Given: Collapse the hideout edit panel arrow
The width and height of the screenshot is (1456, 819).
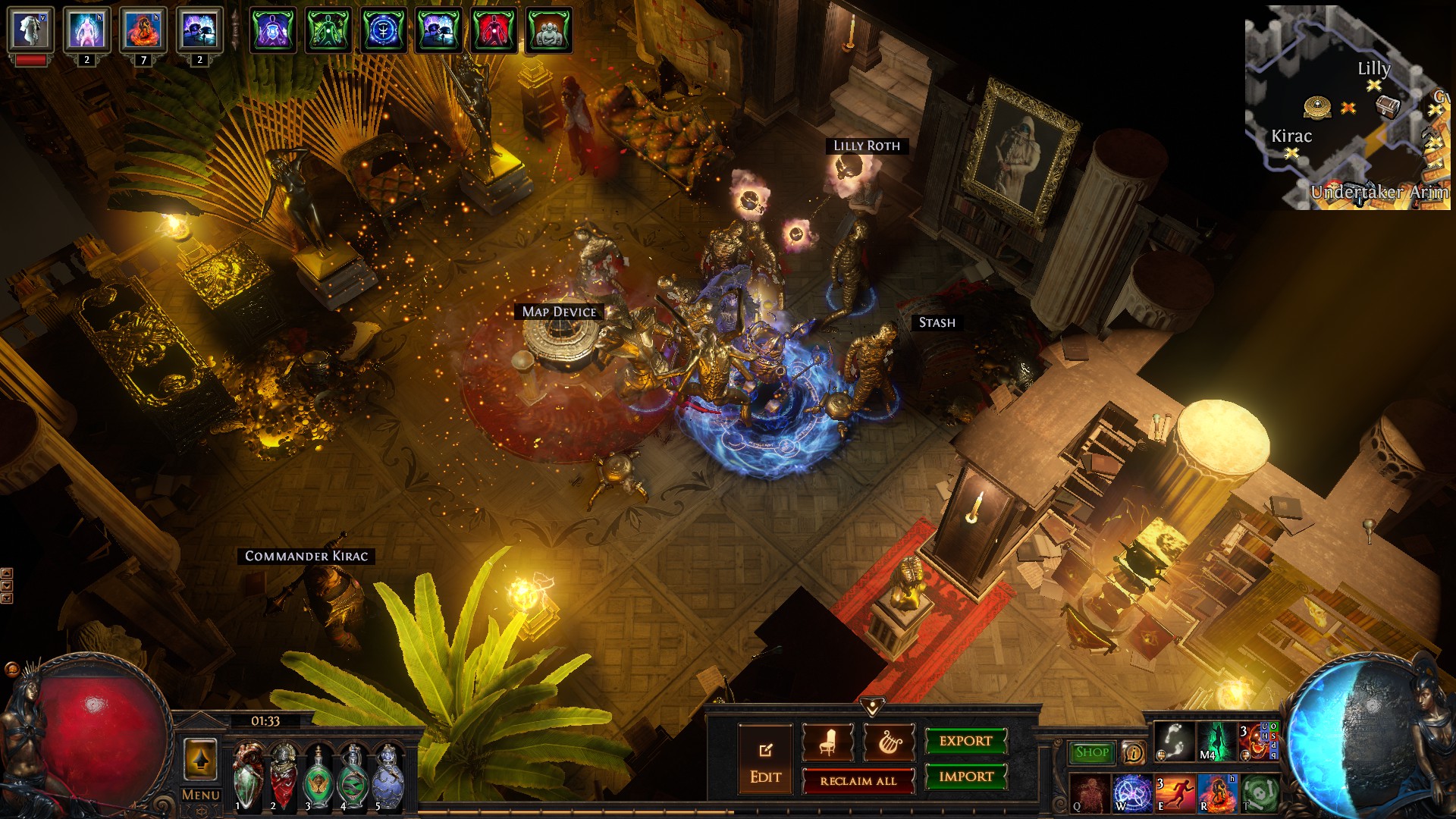Looking at the screenshot, I should (x=872, y=707).
